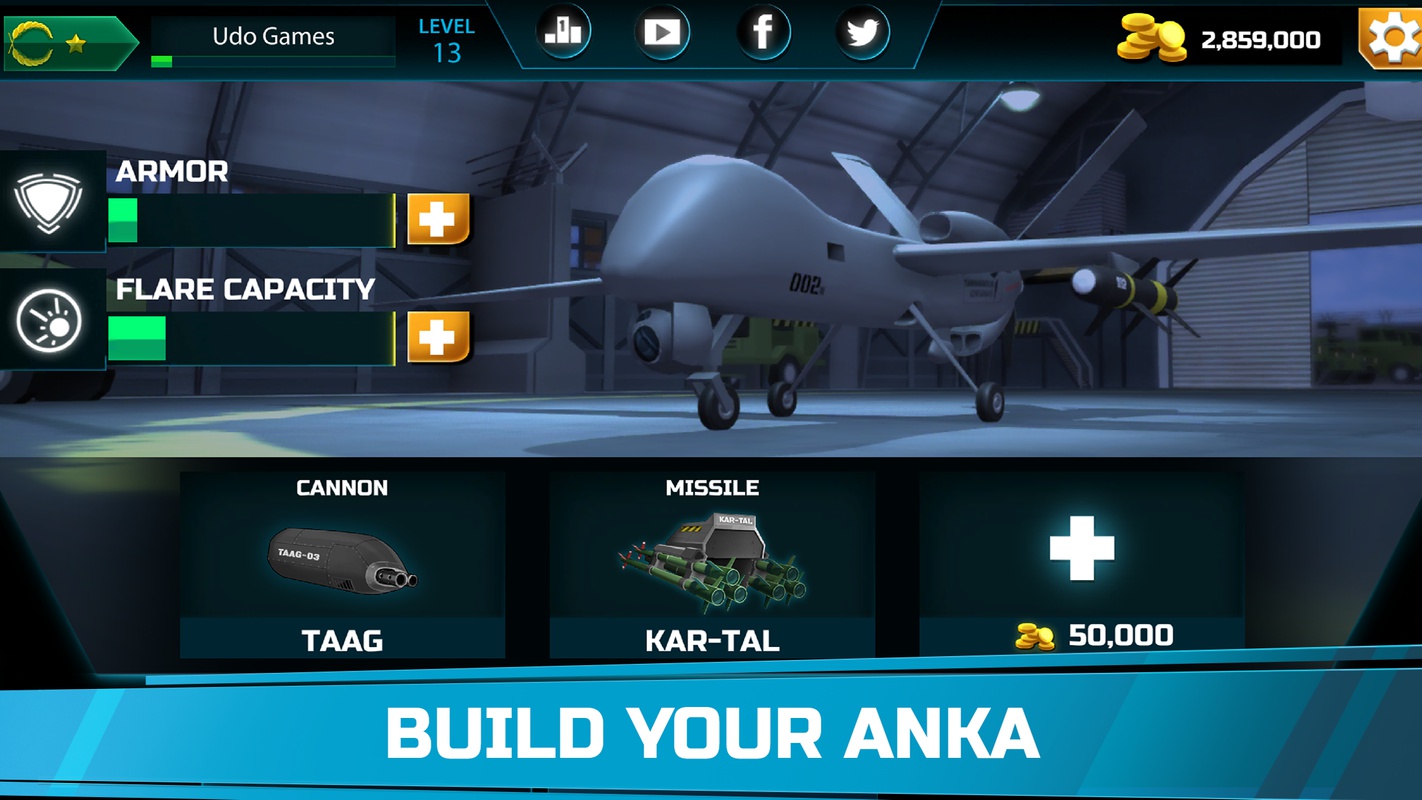This screenshot has width=1422, height=800.
Task: Upgrade Flare Capacity with the plus button
Action: [438, 337]
